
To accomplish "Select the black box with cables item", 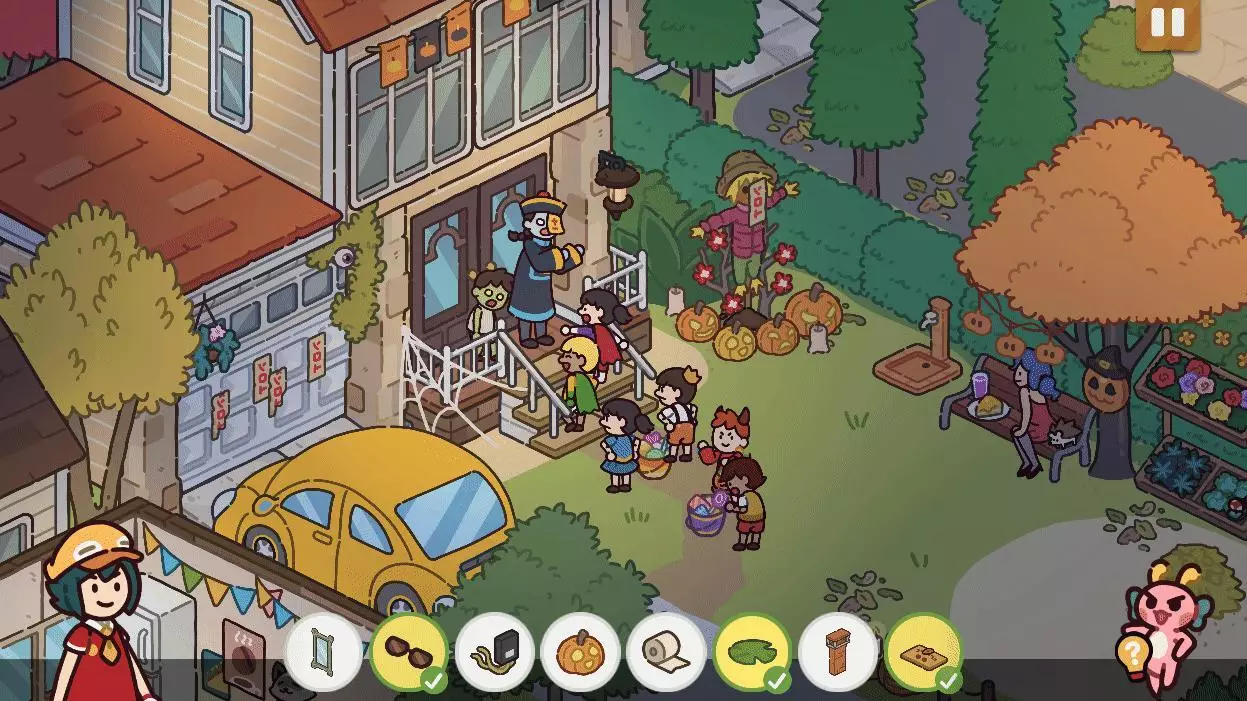I will pyautogui.click(x=495, y=652).
